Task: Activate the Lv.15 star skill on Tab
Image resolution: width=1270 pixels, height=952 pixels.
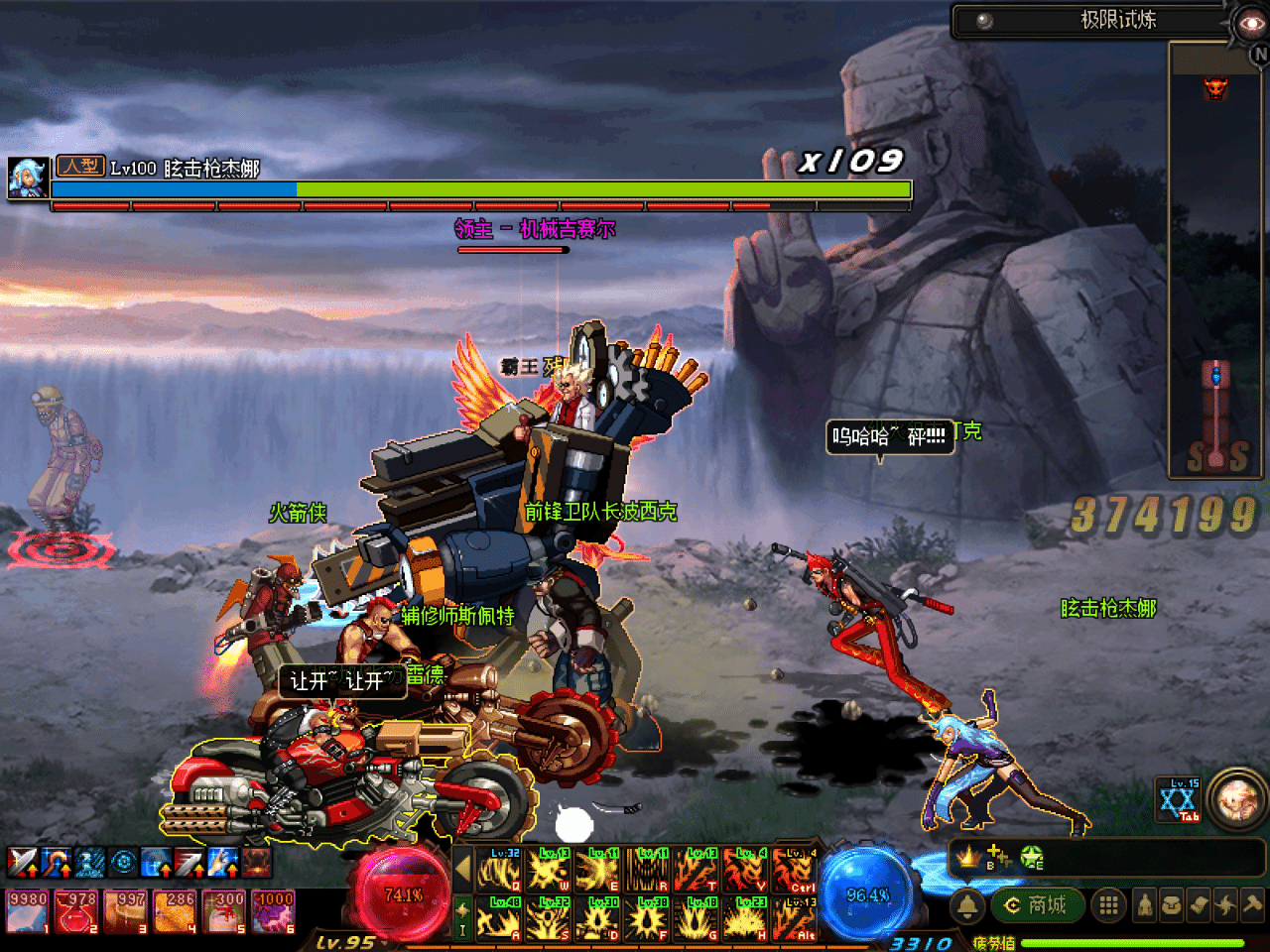Action: tap(1179, 800)
